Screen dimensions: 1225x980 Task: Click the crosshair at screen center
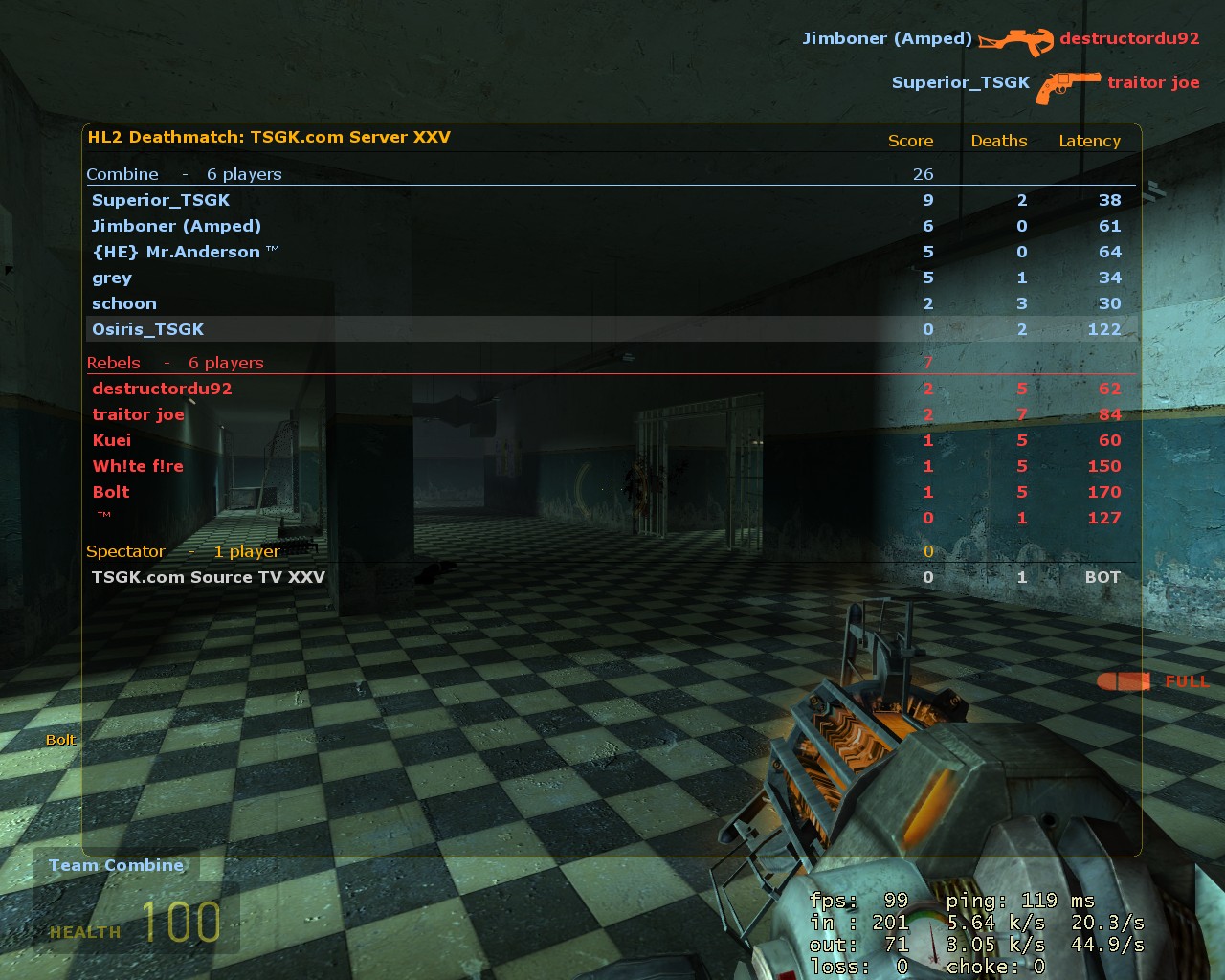612,490
